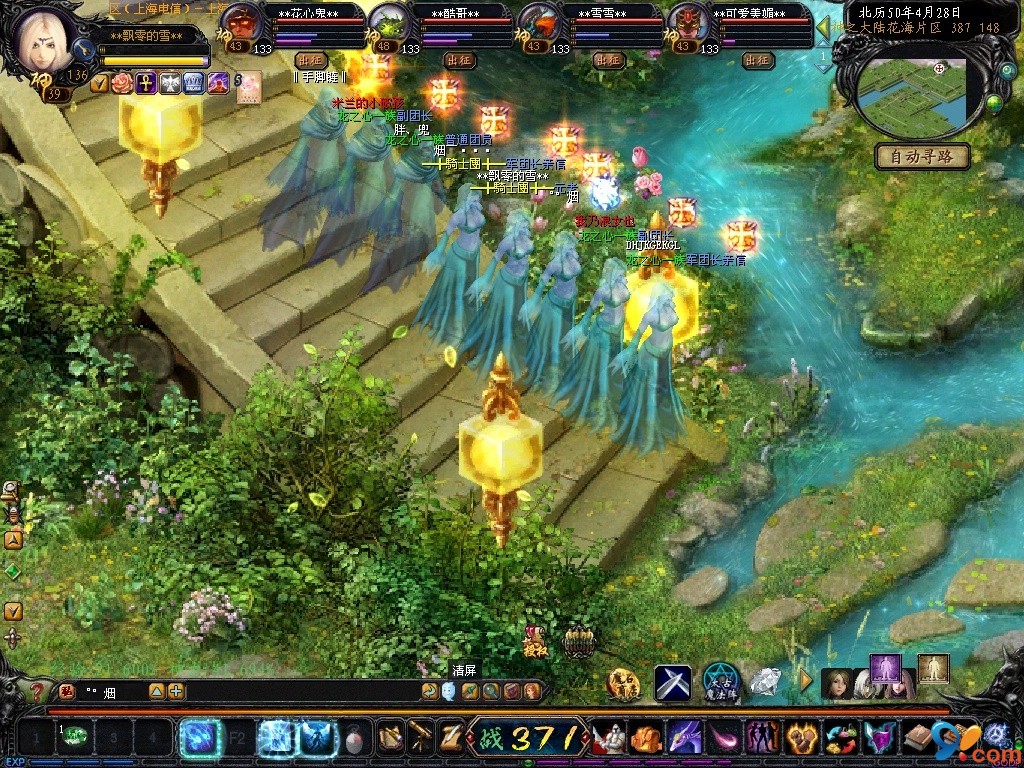The width and height of the screenshot is (1024, 768).
Task: Click the golden ankh buff icon
Action: (146, 83)
